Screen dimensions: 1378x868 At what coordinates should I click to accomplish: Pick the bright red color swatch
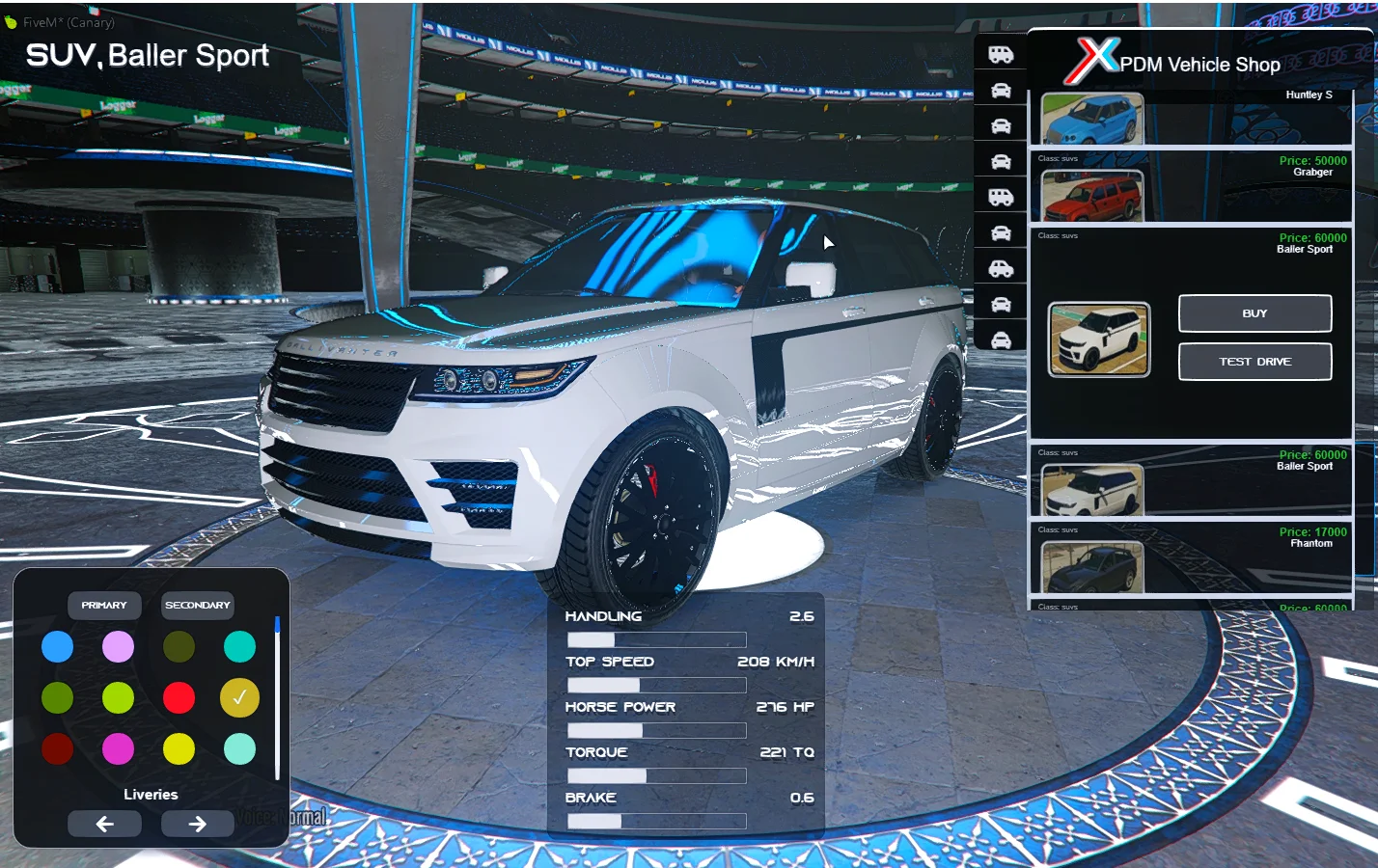coord(179,697)
